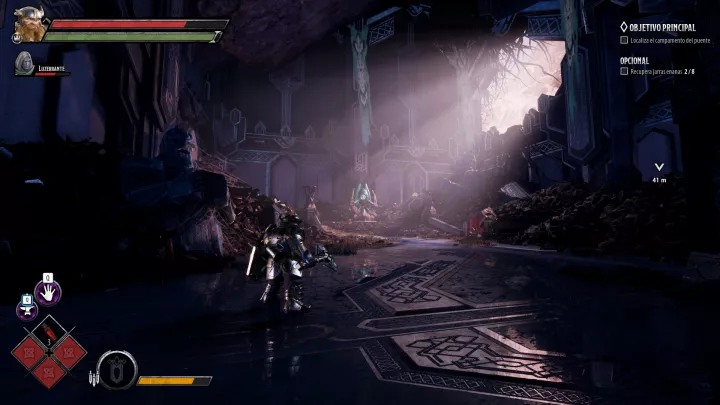Activate the white hand ability

coord(47,292)
